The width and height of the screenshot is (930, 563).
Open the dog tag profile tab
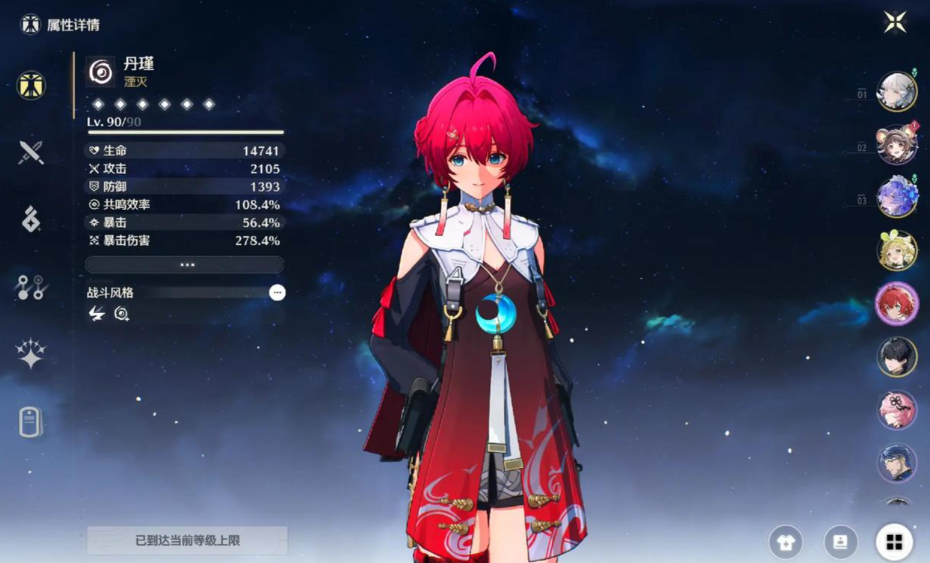click(31, 422)
